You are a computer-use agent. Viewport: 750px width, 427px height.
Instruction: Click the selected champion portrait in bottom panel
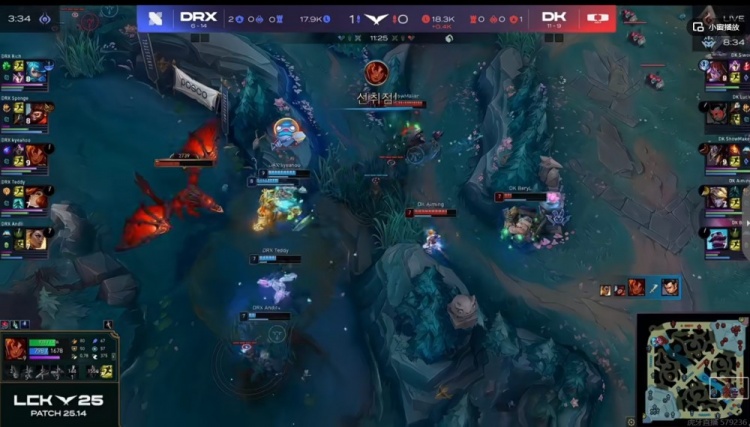(14, 349)
